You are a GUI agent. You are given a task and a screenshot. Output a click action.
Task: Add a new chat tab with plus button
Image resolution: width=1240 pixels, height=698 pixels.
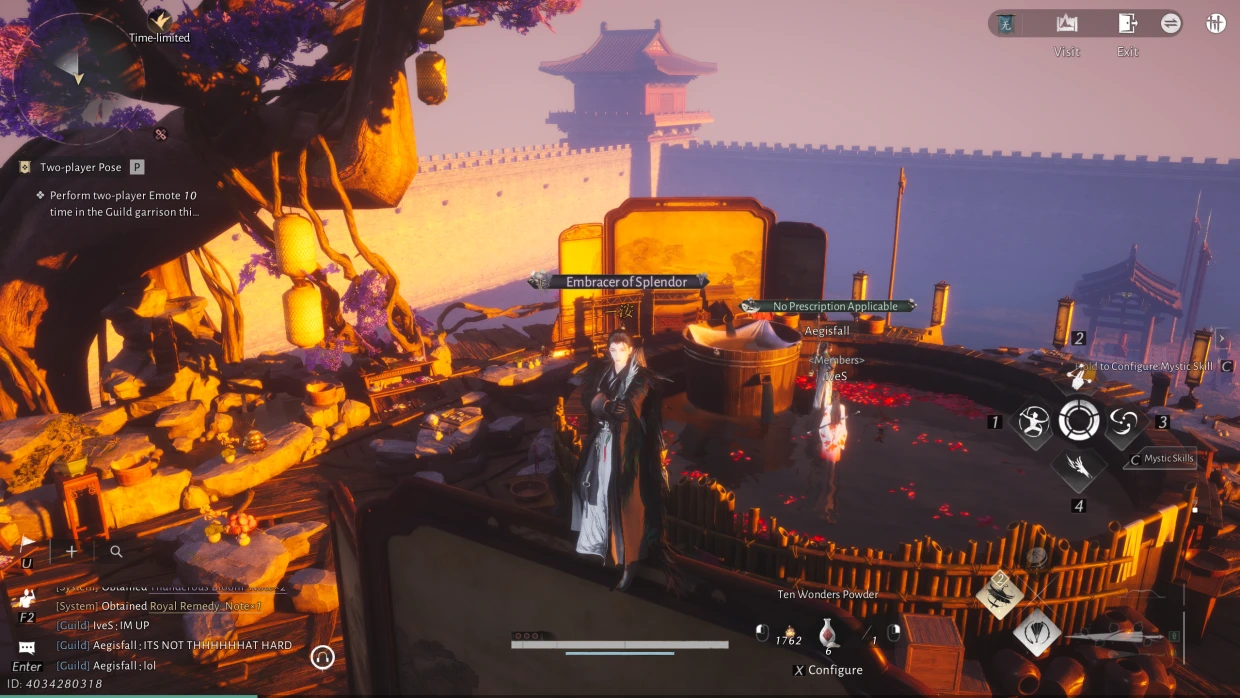(71, 551)
